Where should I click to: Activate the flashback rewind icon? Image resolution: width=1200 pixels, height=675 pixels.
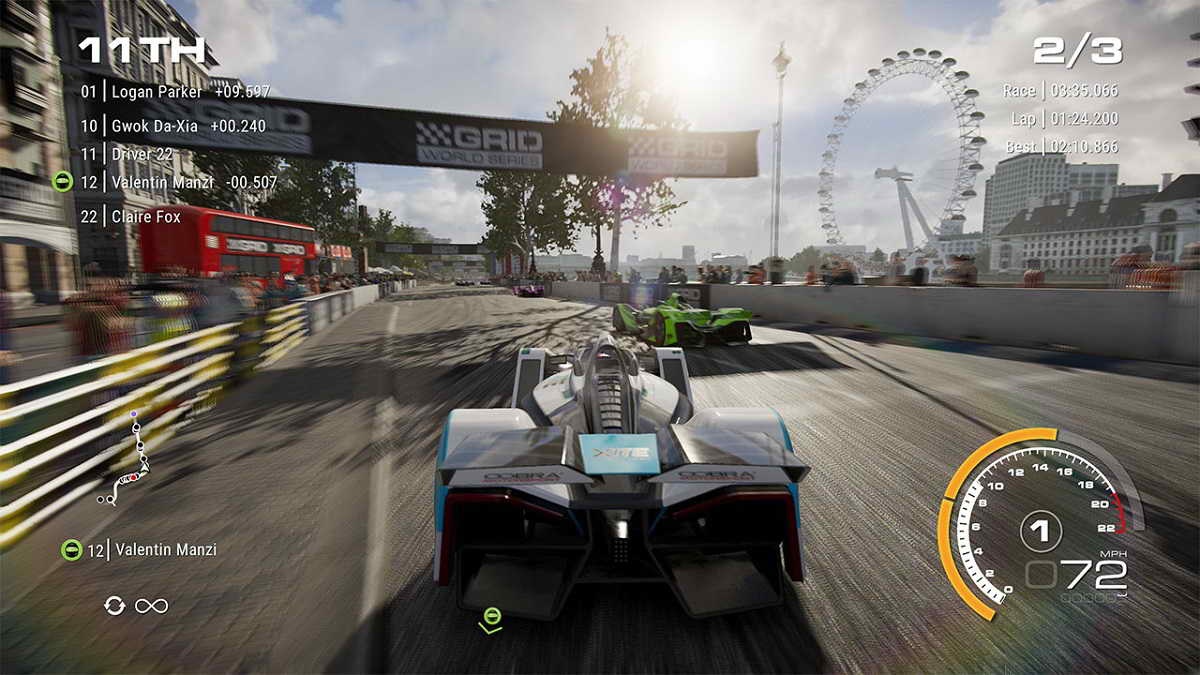tap(115, 605)
